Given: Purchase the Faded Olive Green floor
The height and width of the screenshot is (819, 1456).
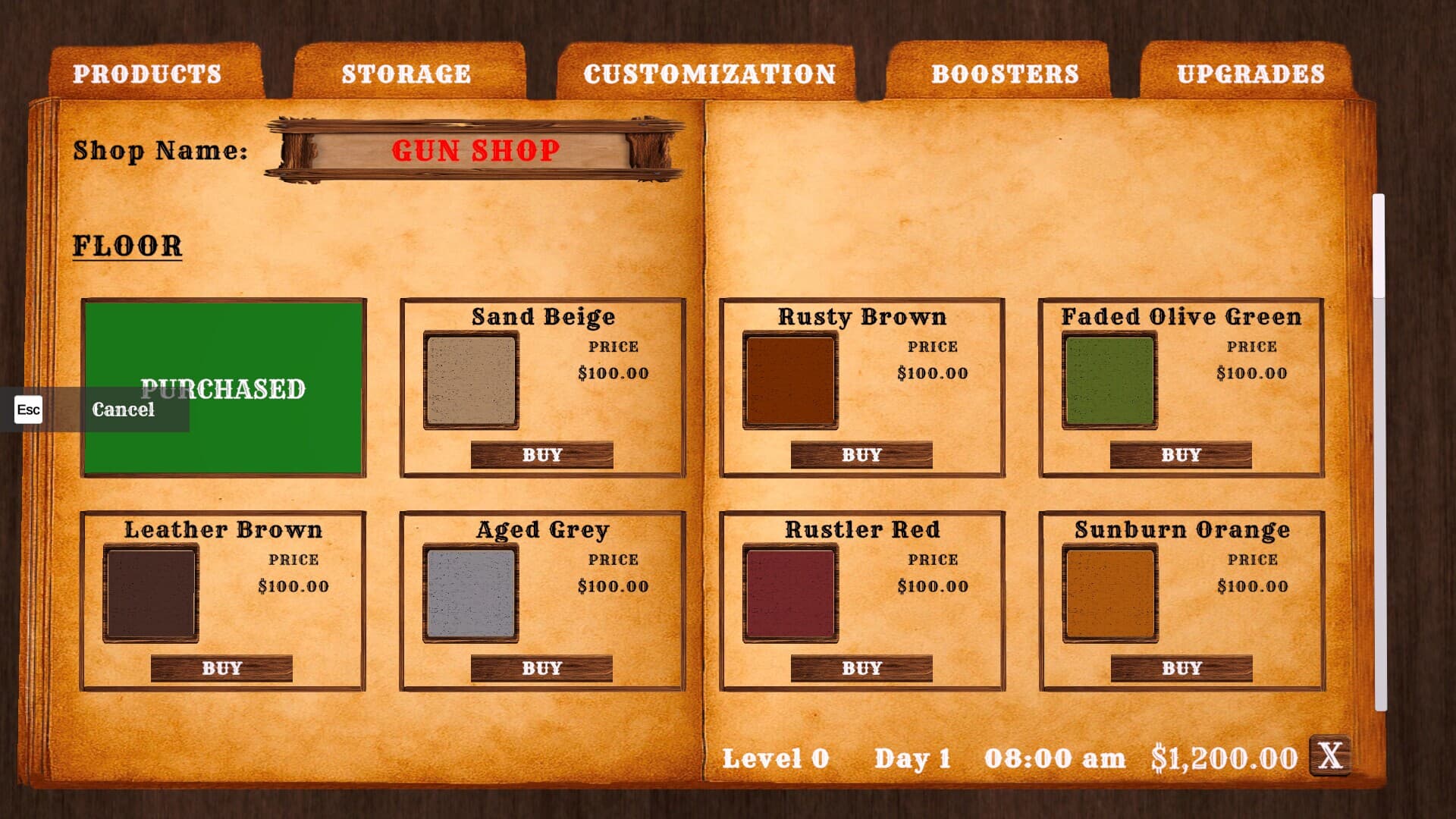Looking at the screenshot, I should point(1181,454).
